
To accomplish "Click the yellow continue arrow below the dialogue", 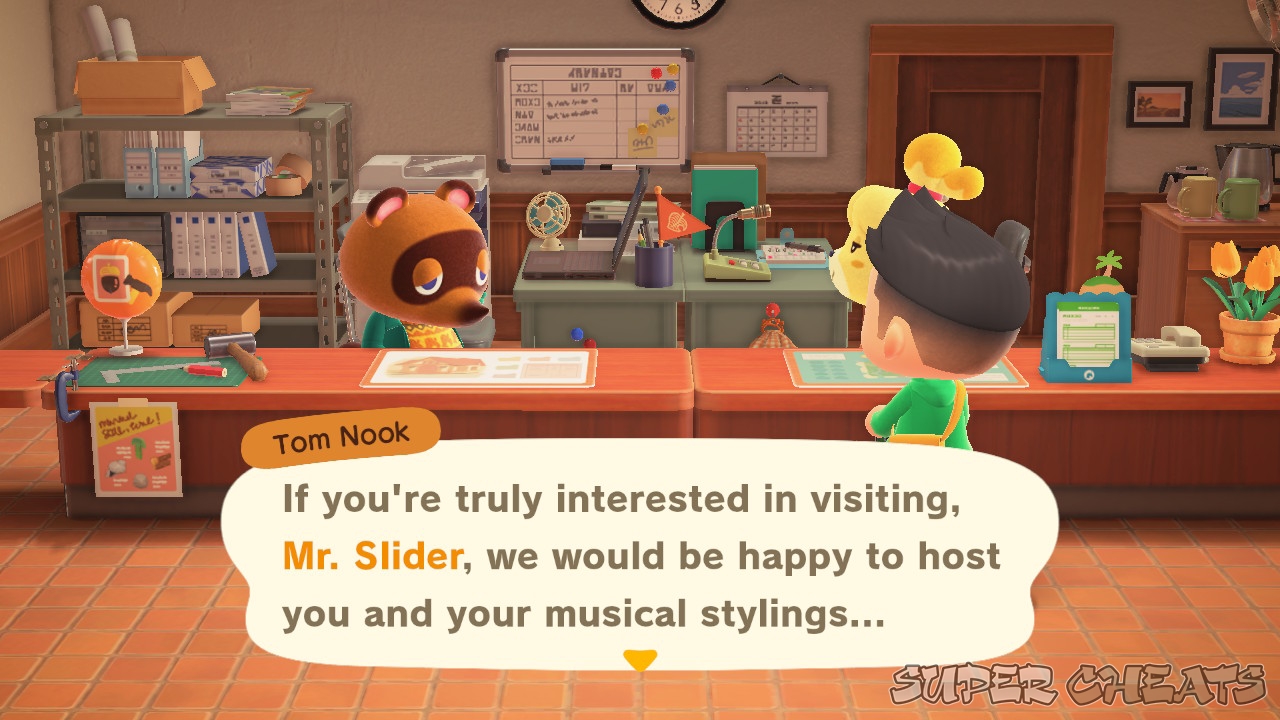I will point(640,660).
